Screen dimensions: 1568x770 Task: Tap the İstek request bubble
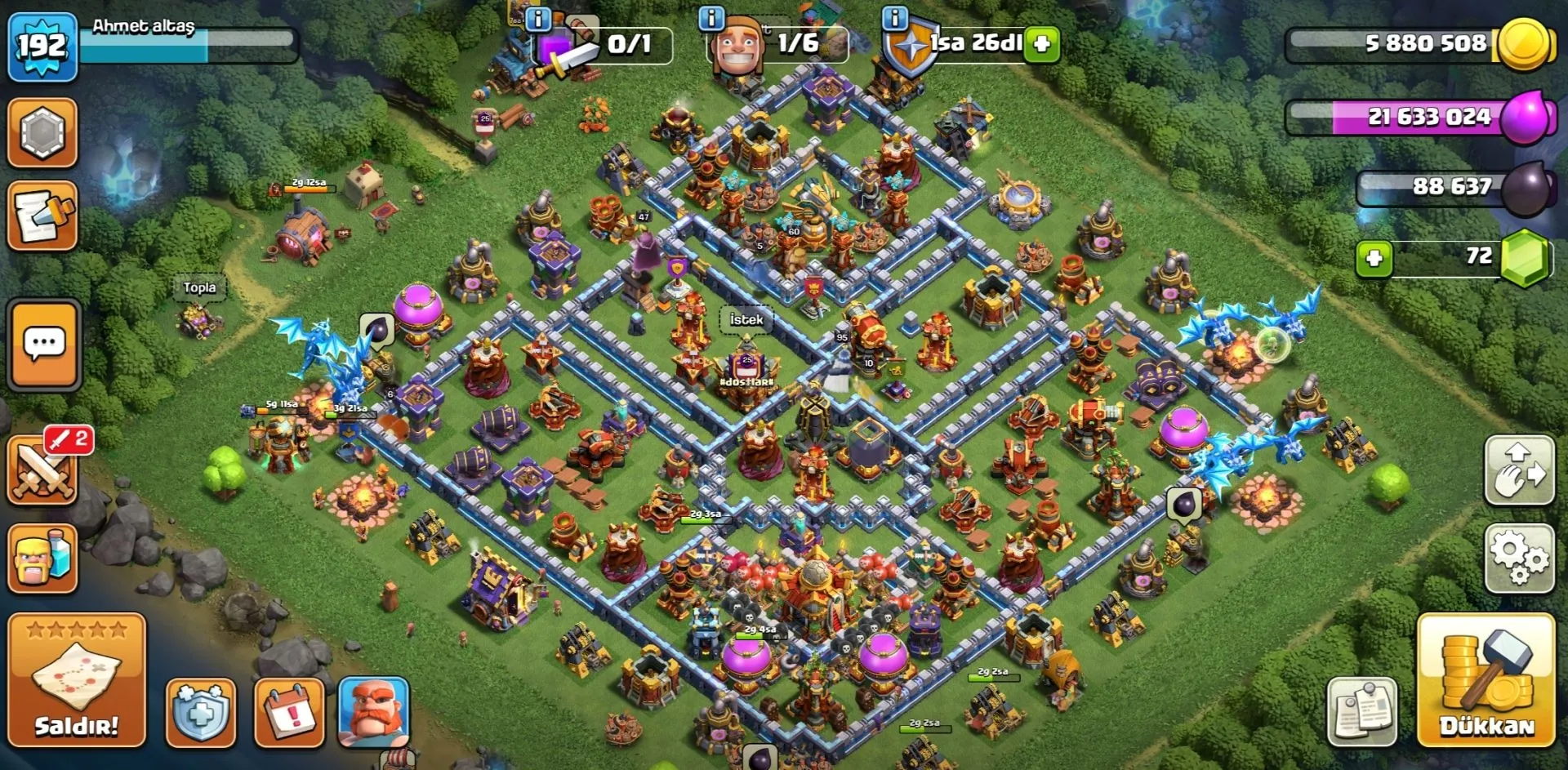[x=746, y=320]
